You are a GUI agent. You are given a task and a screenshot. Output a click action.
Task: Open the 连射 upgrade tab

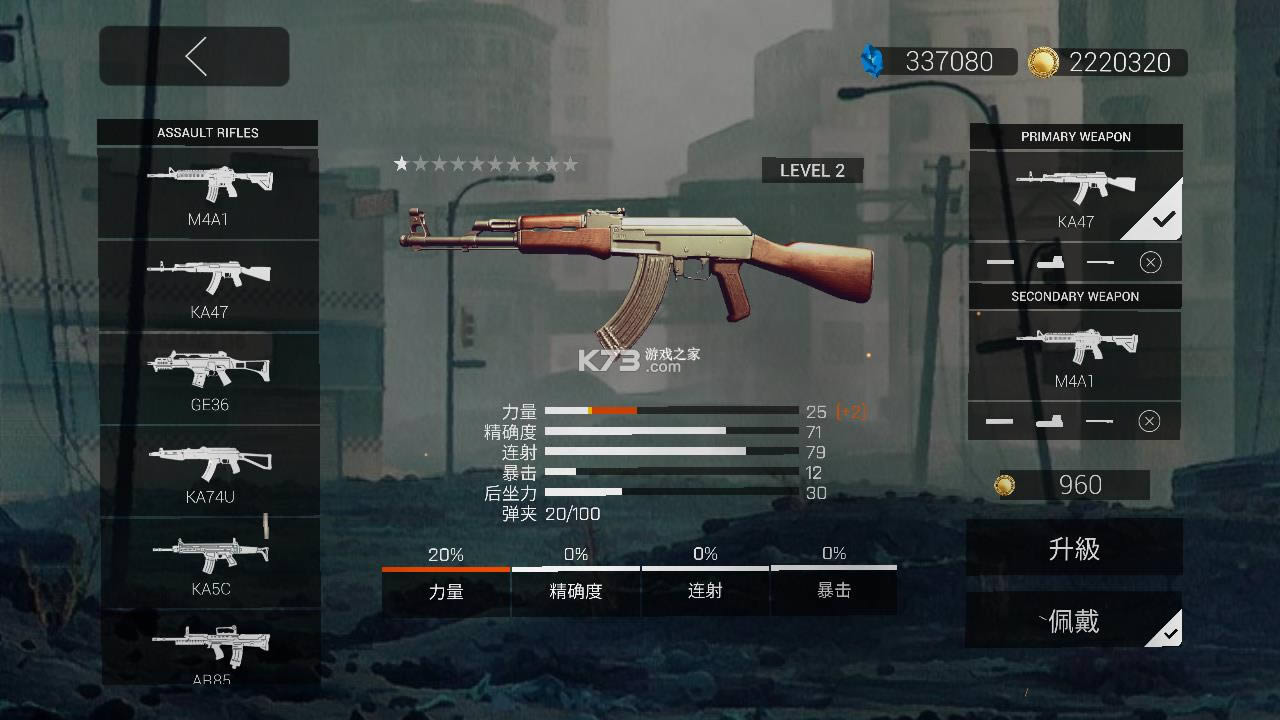(705, 591)
